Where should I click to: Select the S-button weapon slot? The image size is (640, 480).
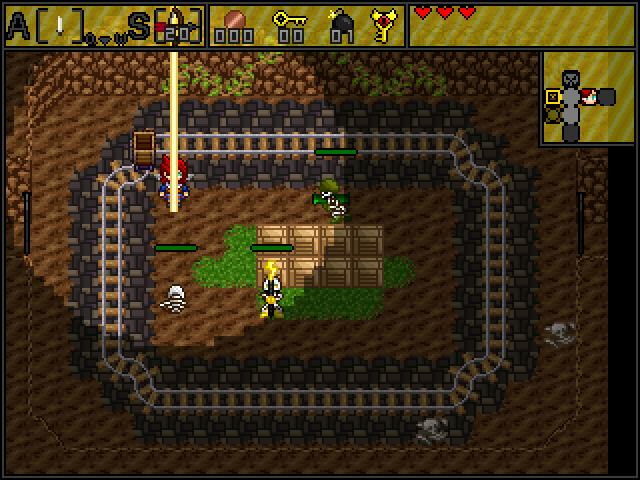click(178, 25)
